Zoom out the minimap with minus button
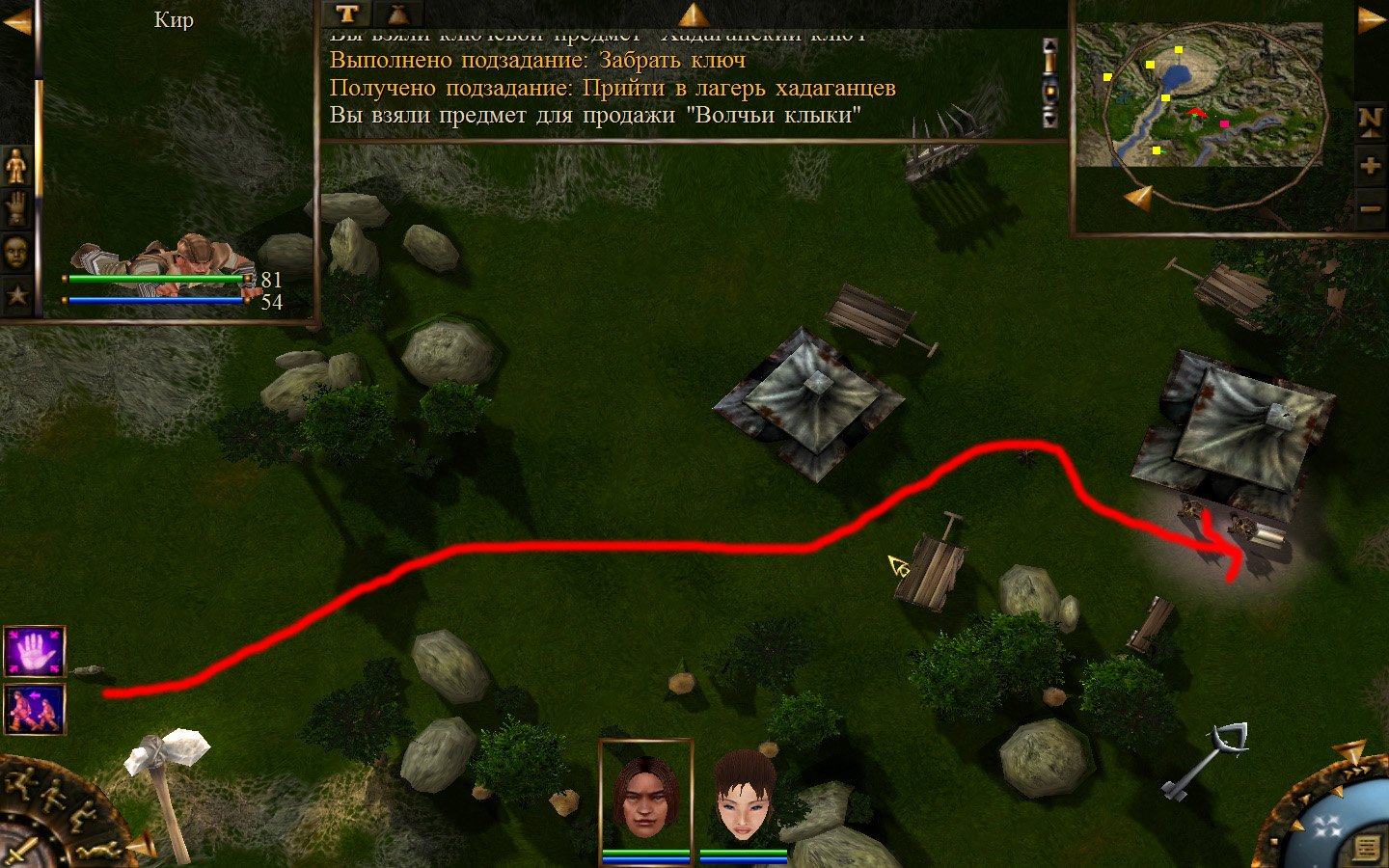 (1370, 208)
